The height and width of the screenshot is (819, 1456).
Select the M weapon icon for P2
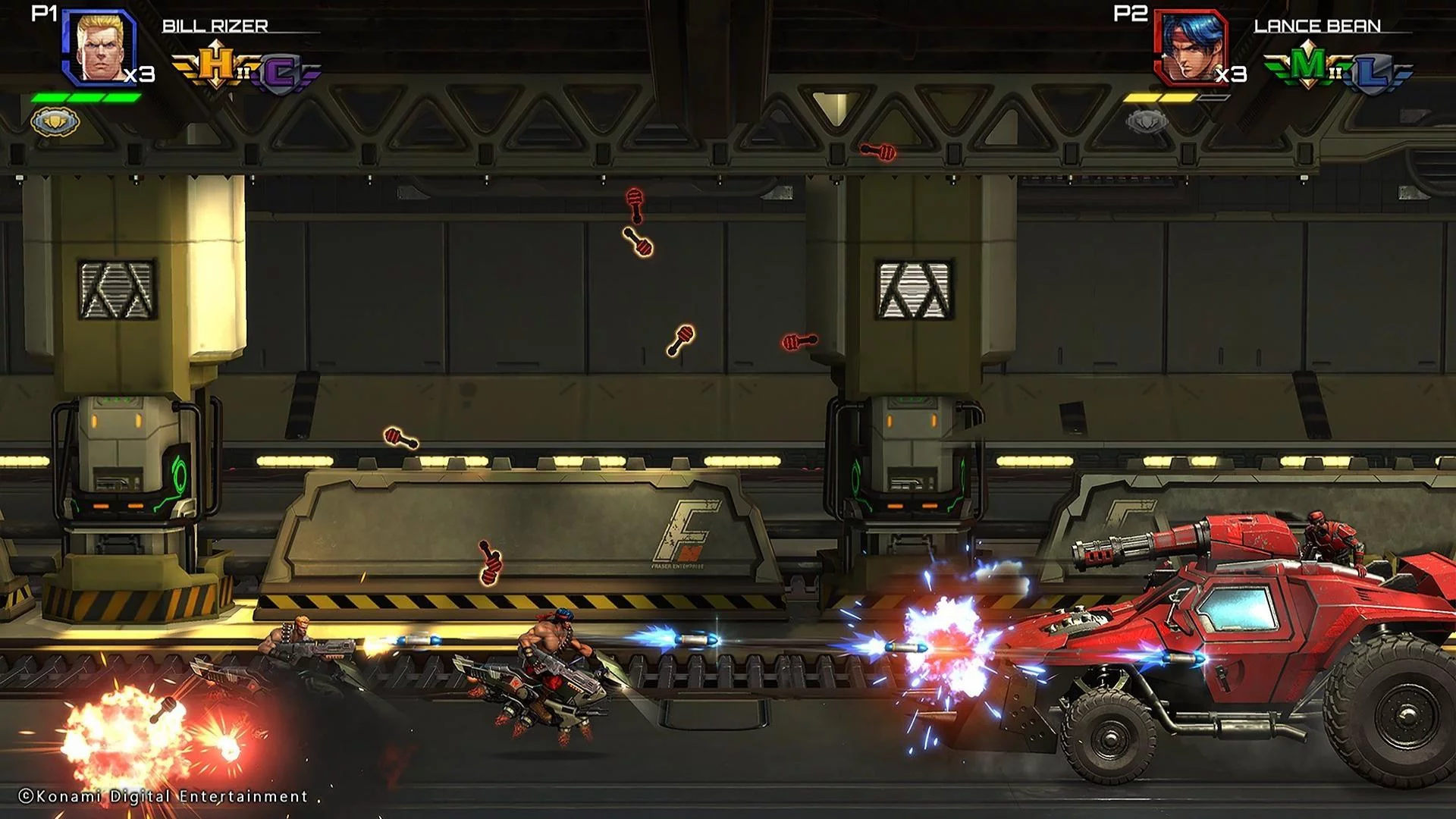[1308, 67]
